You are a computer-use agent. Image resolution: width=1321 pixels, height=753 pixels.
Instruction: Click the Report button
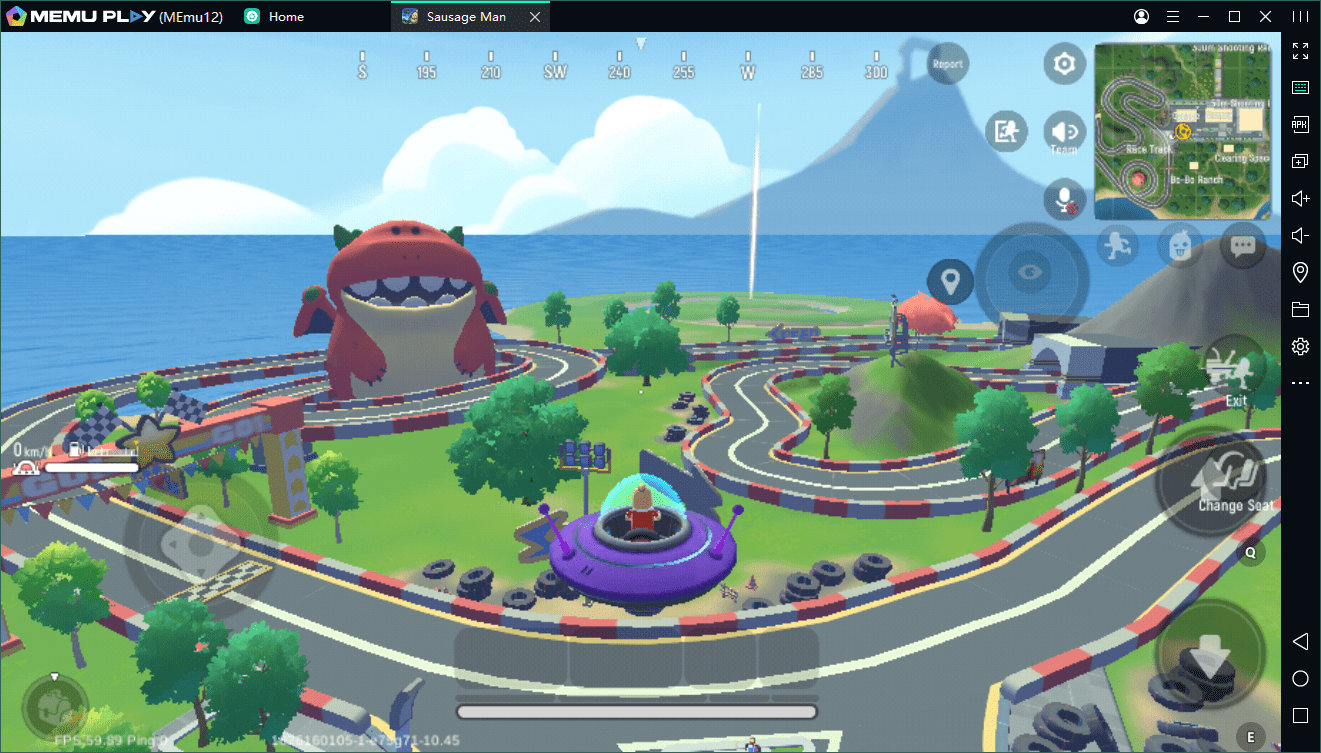pyautogui.click(x=947, y=64)
